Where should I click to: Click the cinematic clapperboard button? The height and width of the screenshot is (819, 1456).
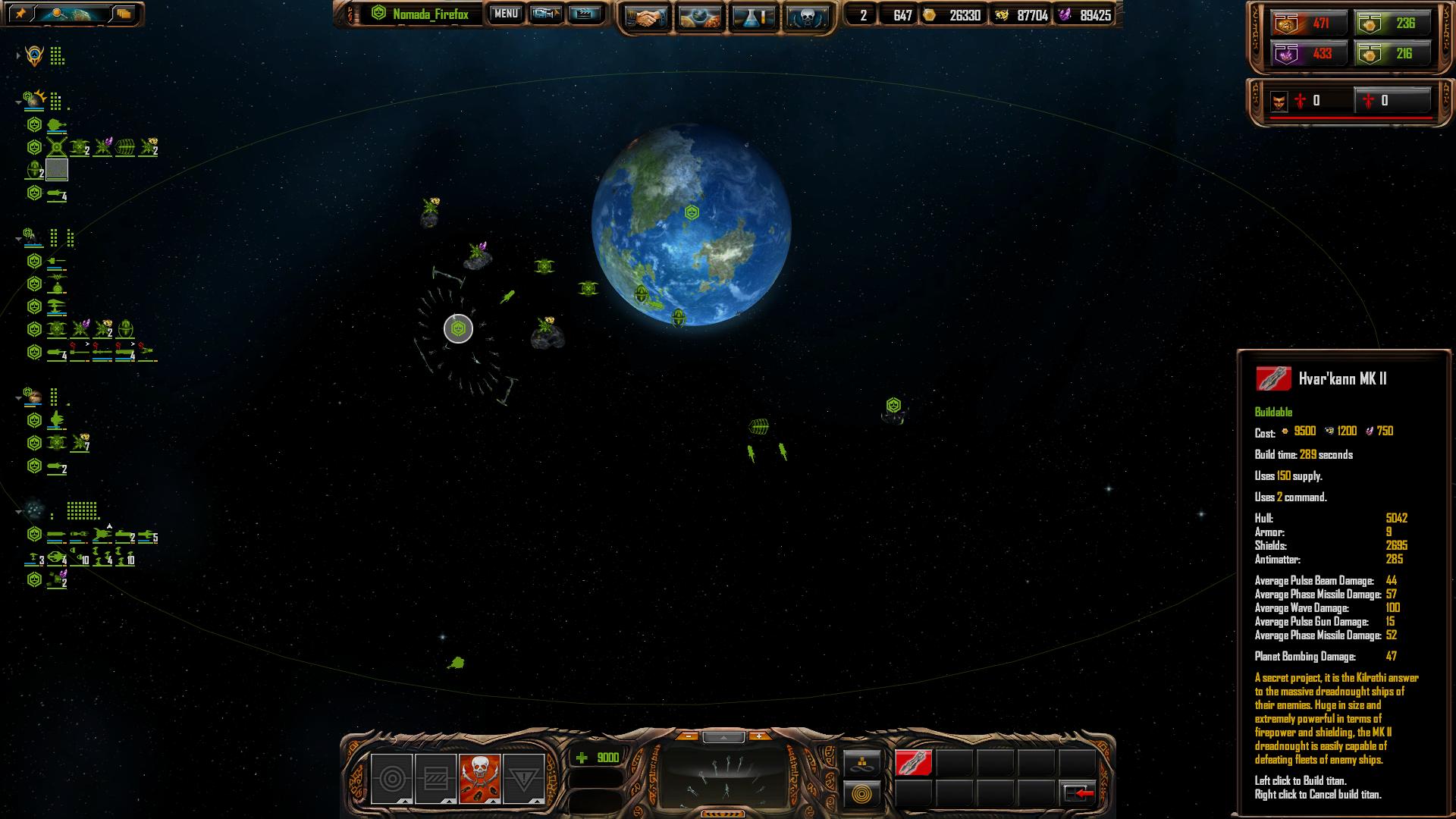pos(584,14)
